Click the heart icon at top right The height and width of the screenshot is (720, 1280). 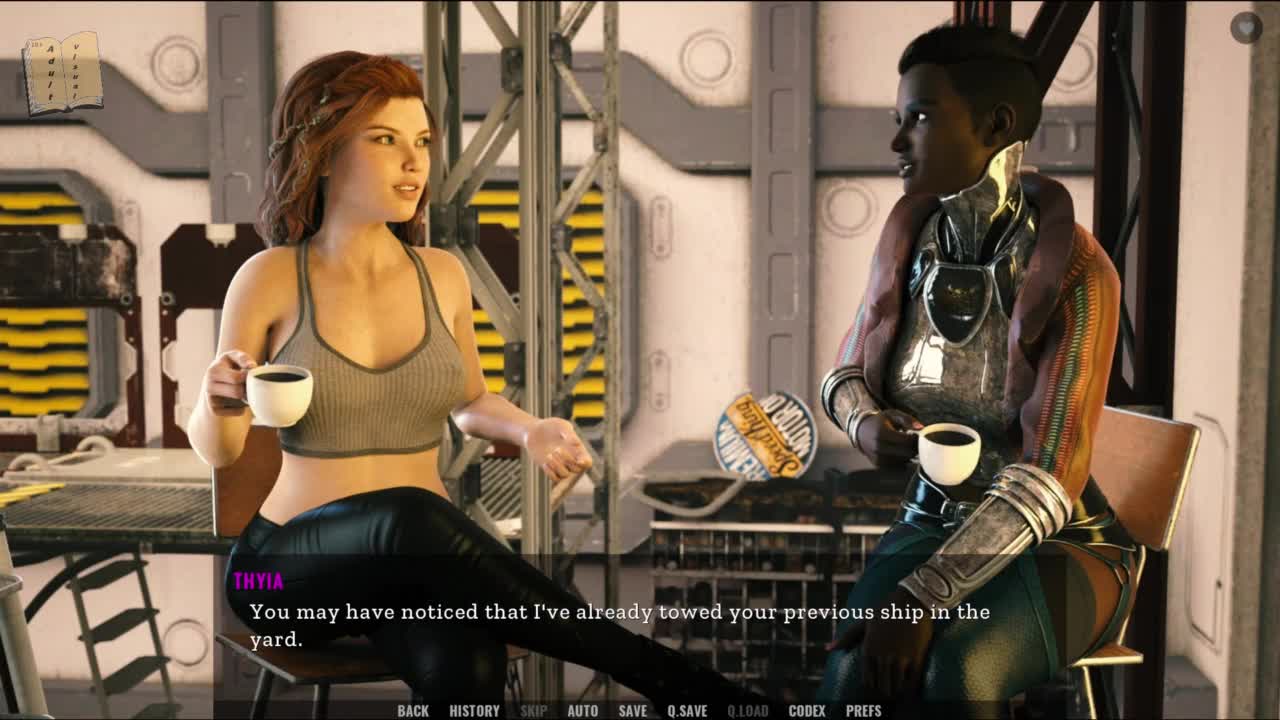[1245, 27]
